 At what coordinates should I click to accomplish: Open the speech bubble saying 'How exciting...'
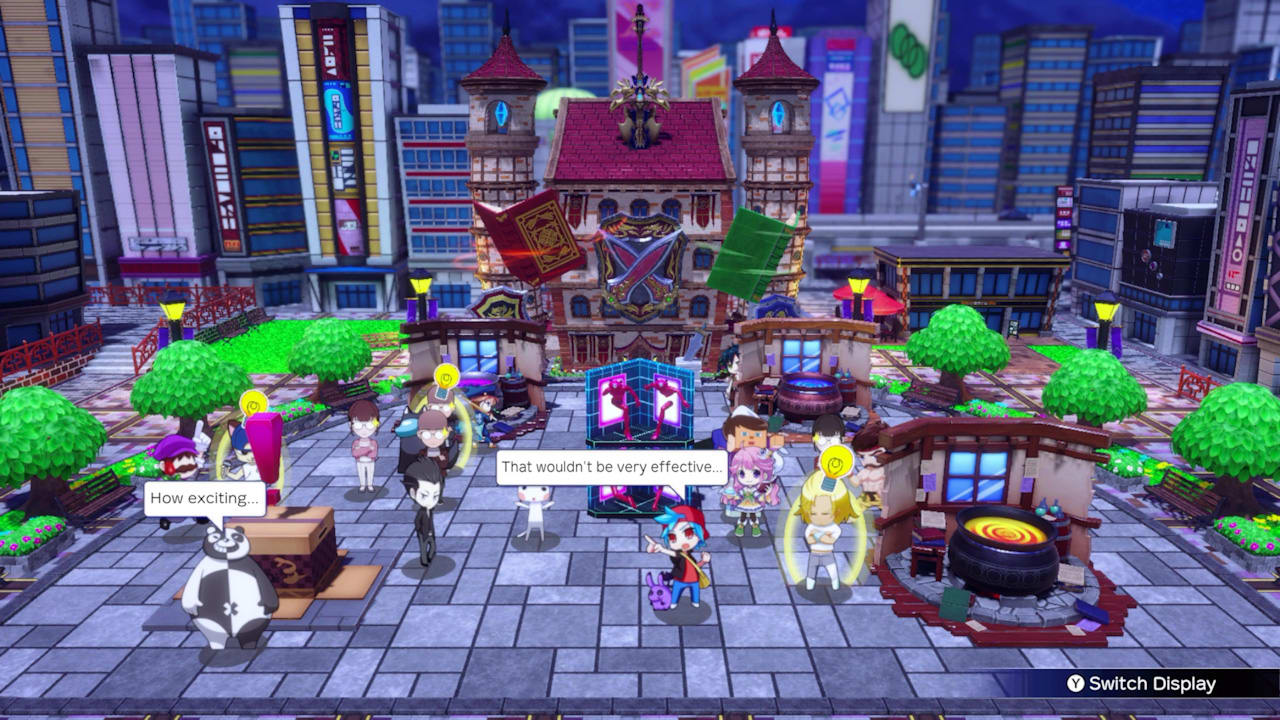pos(203,499)
